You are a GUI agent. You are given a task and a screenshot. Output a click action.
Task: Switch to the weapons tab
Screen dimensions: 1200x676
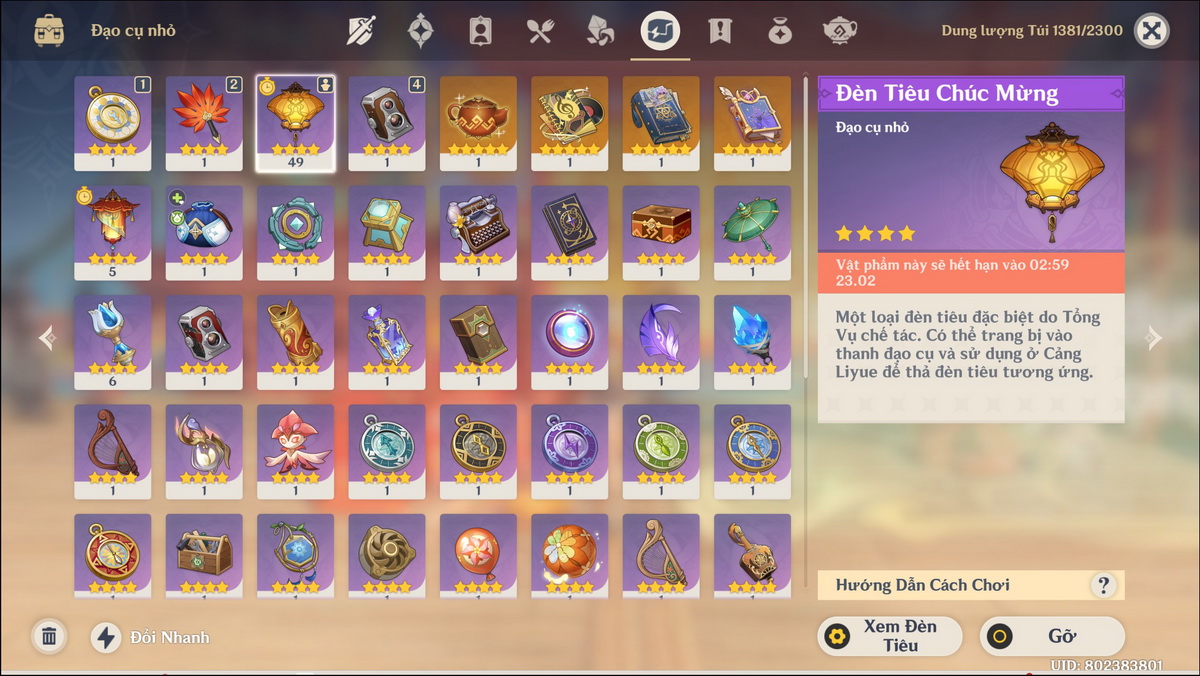[361, 31]
